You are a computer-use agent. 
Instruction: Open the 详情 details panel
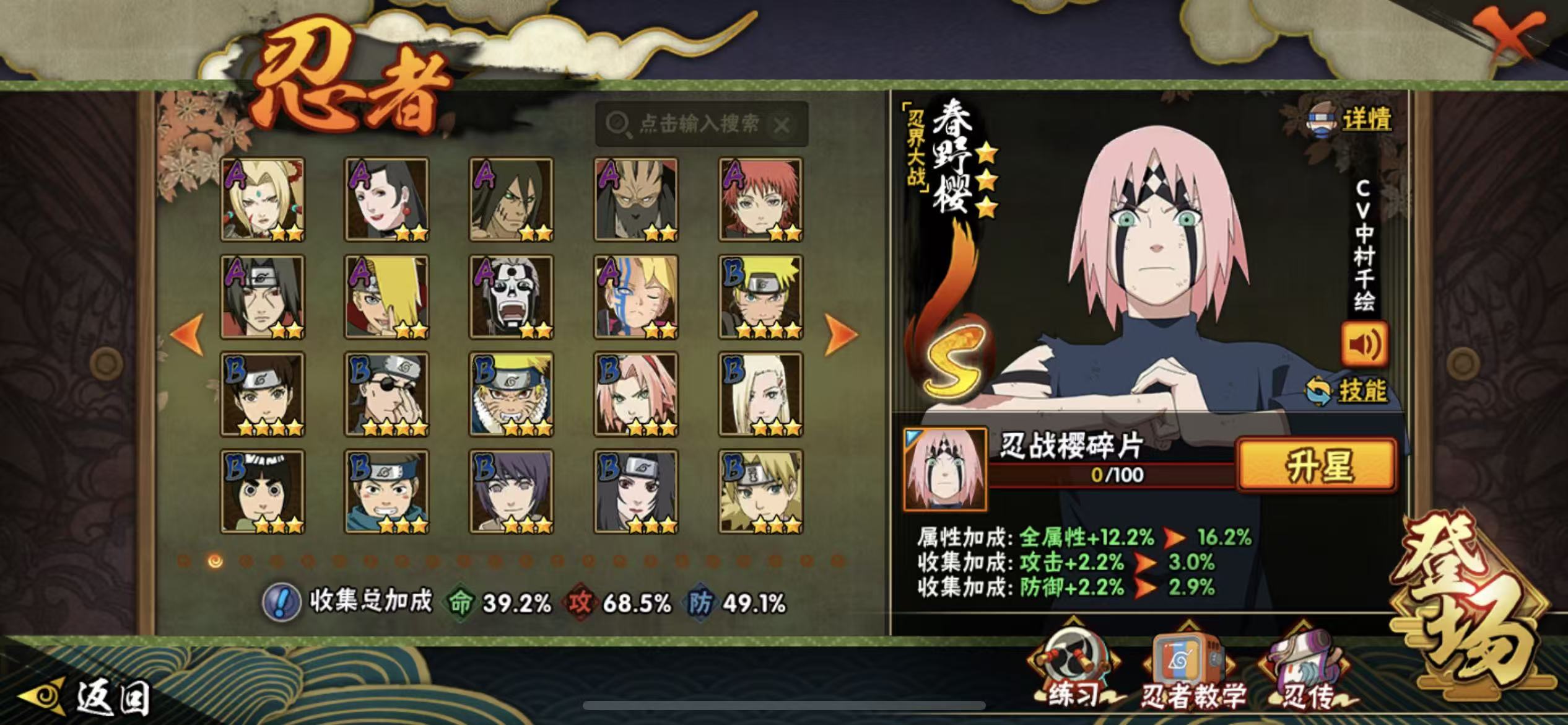1351,119
